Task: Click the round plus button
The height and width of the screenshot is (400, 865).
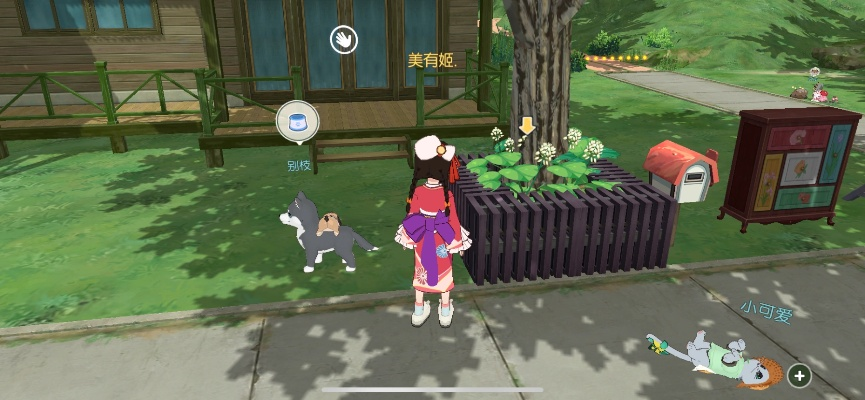Action: tap(799, 376)
